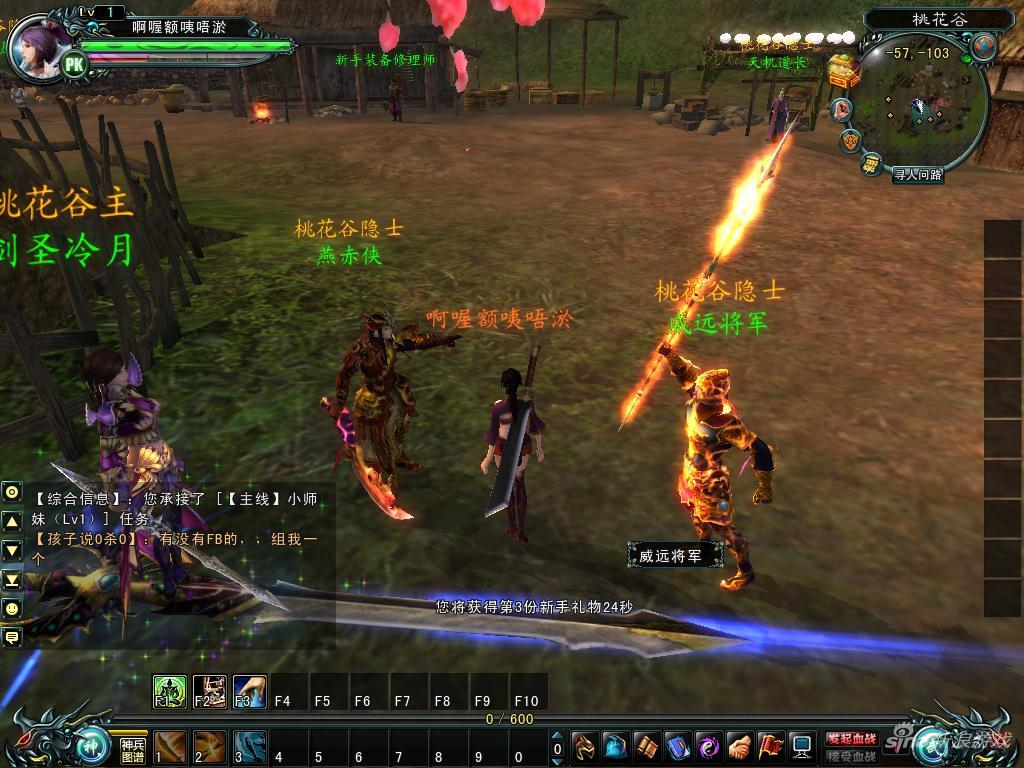
Task: Use the F2 skill icon
Action: (x=209, y=691)
